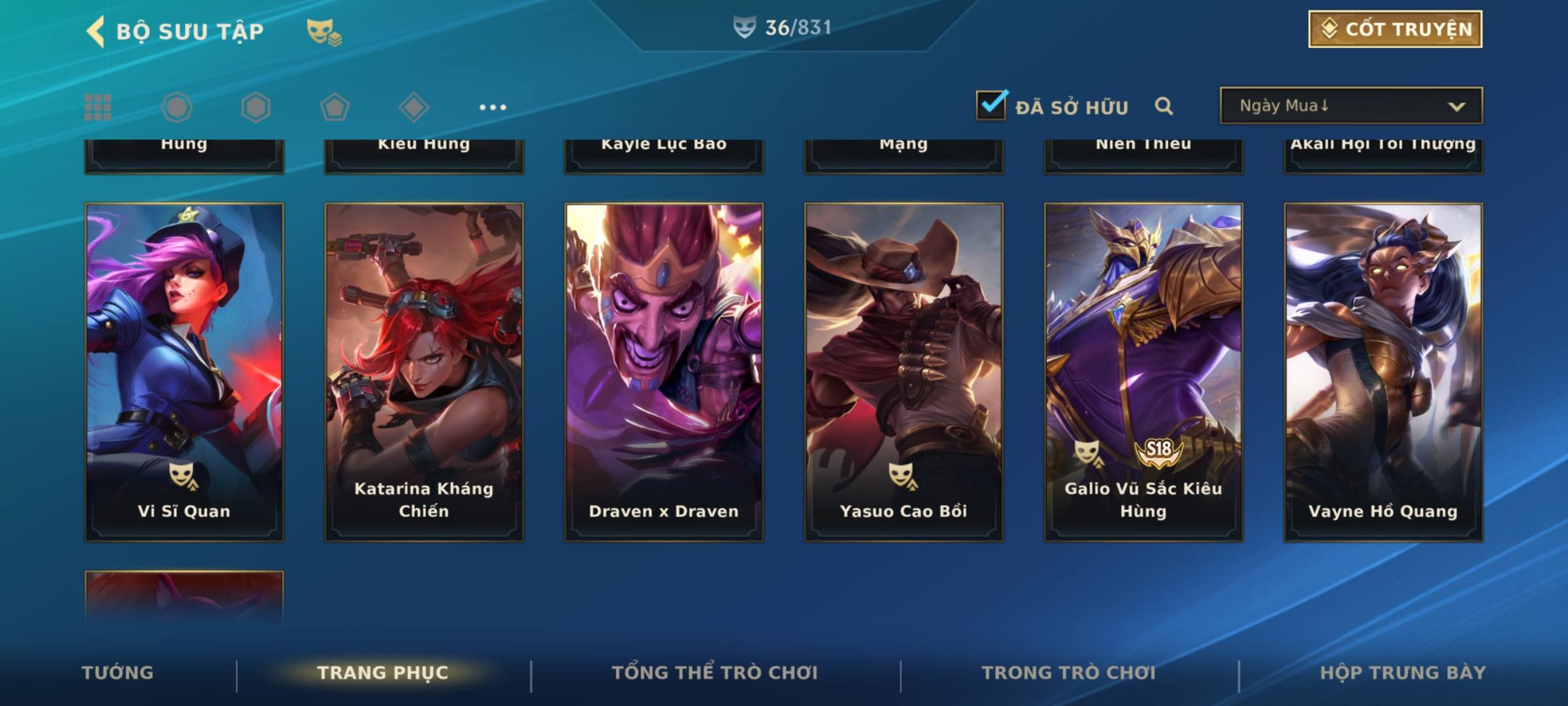The height and width of the screenshot is (706, 1568).
Task: Choose the pentagon rarity filter icon
Action: pyautogui.click(x=335, y=107)
